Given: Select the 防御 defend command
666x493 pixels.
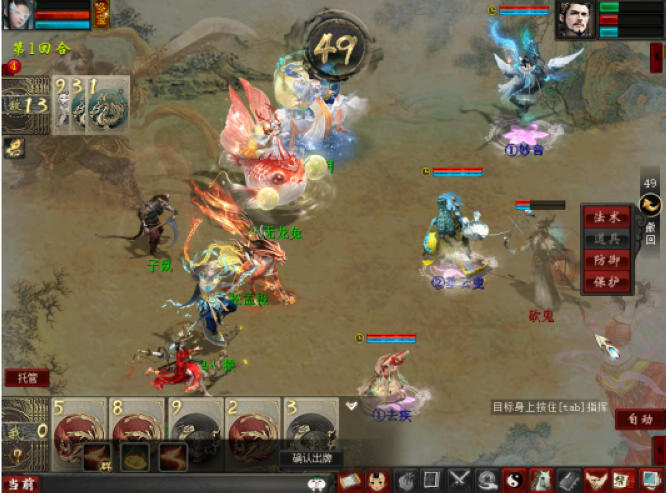Looking at the screenshot, I should coord(606,260).
